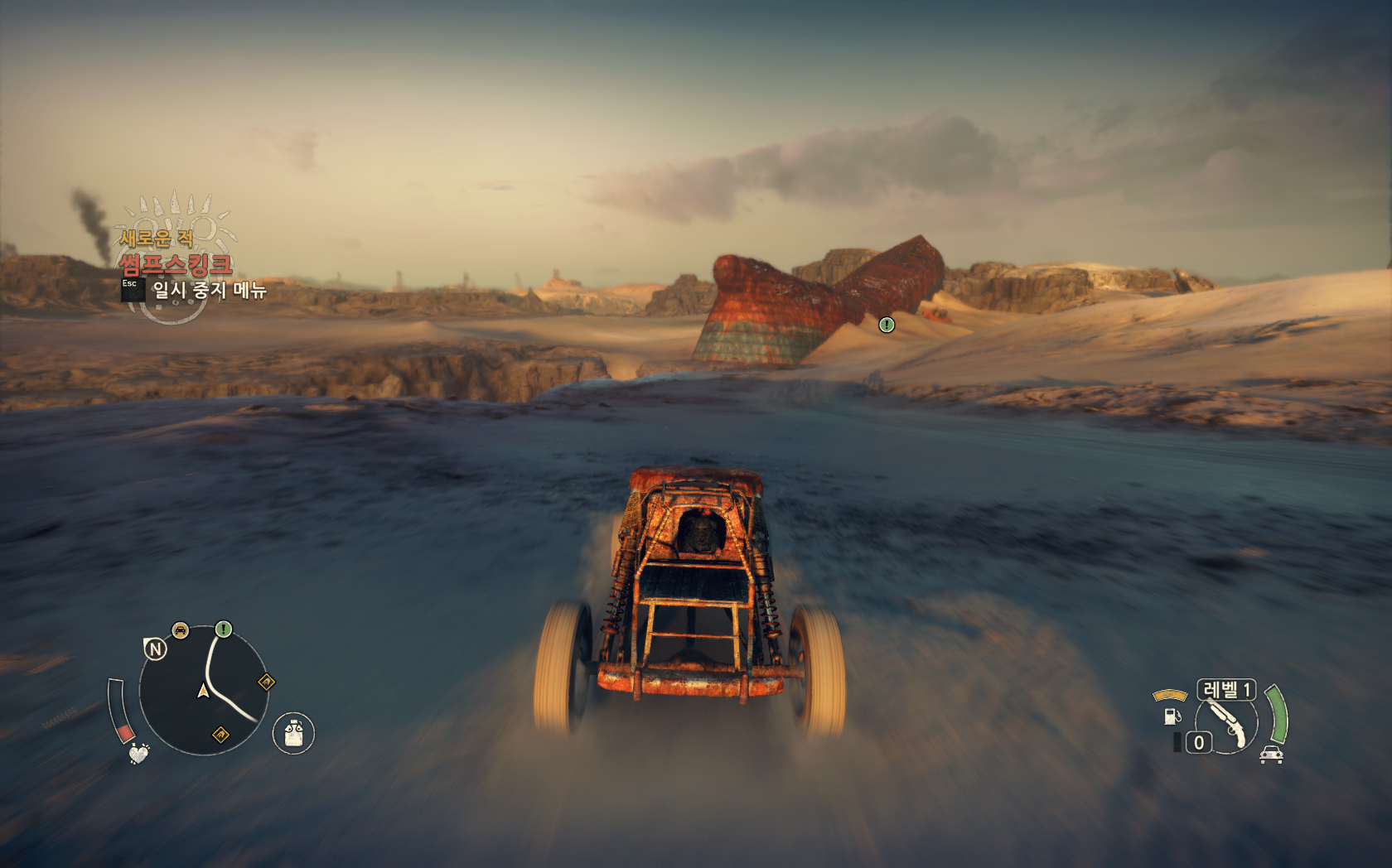Click the N north compass marker
This screenshot has width=1392, height=868.
[x=155, y=649]
